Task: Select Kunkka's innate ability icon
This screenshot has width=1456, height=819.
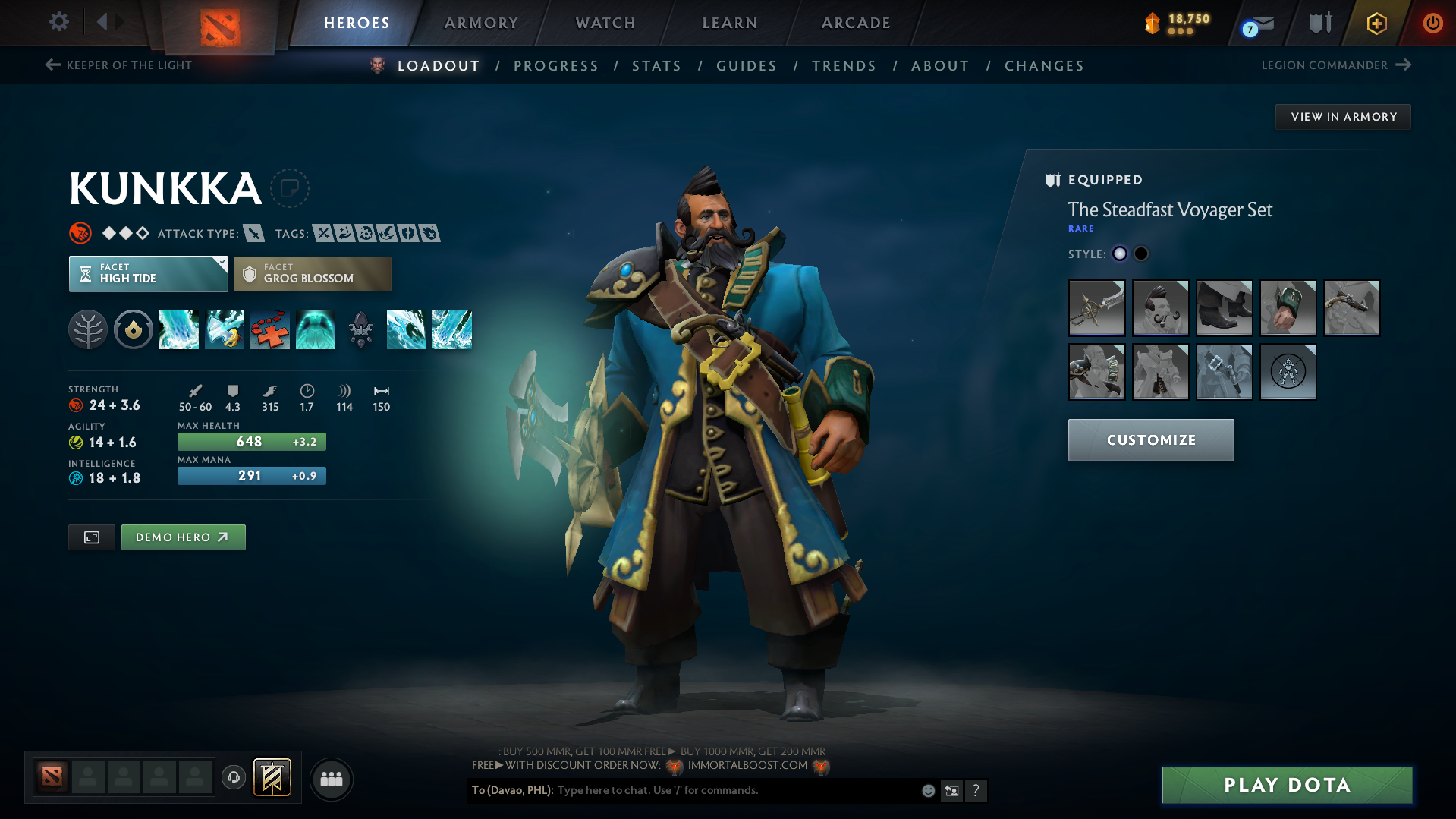Action: (134, 329)
